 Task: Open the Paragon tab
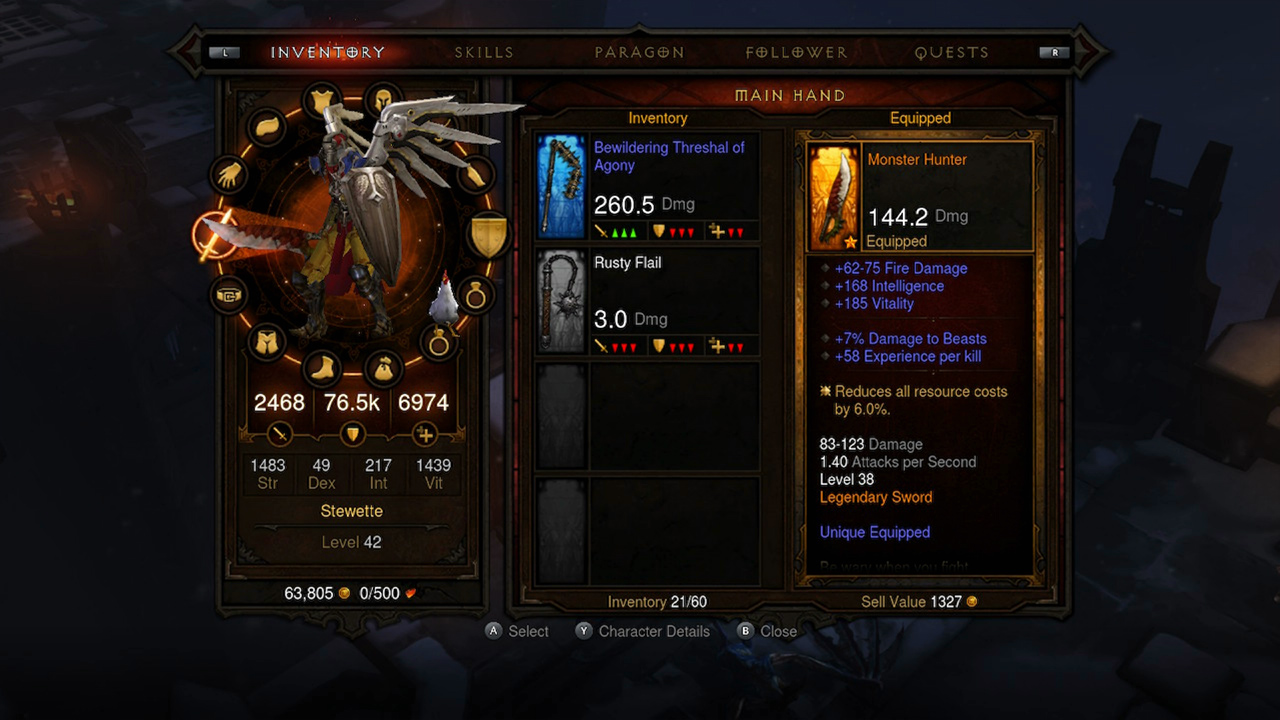pyautogui.click(x=639, y=52)
